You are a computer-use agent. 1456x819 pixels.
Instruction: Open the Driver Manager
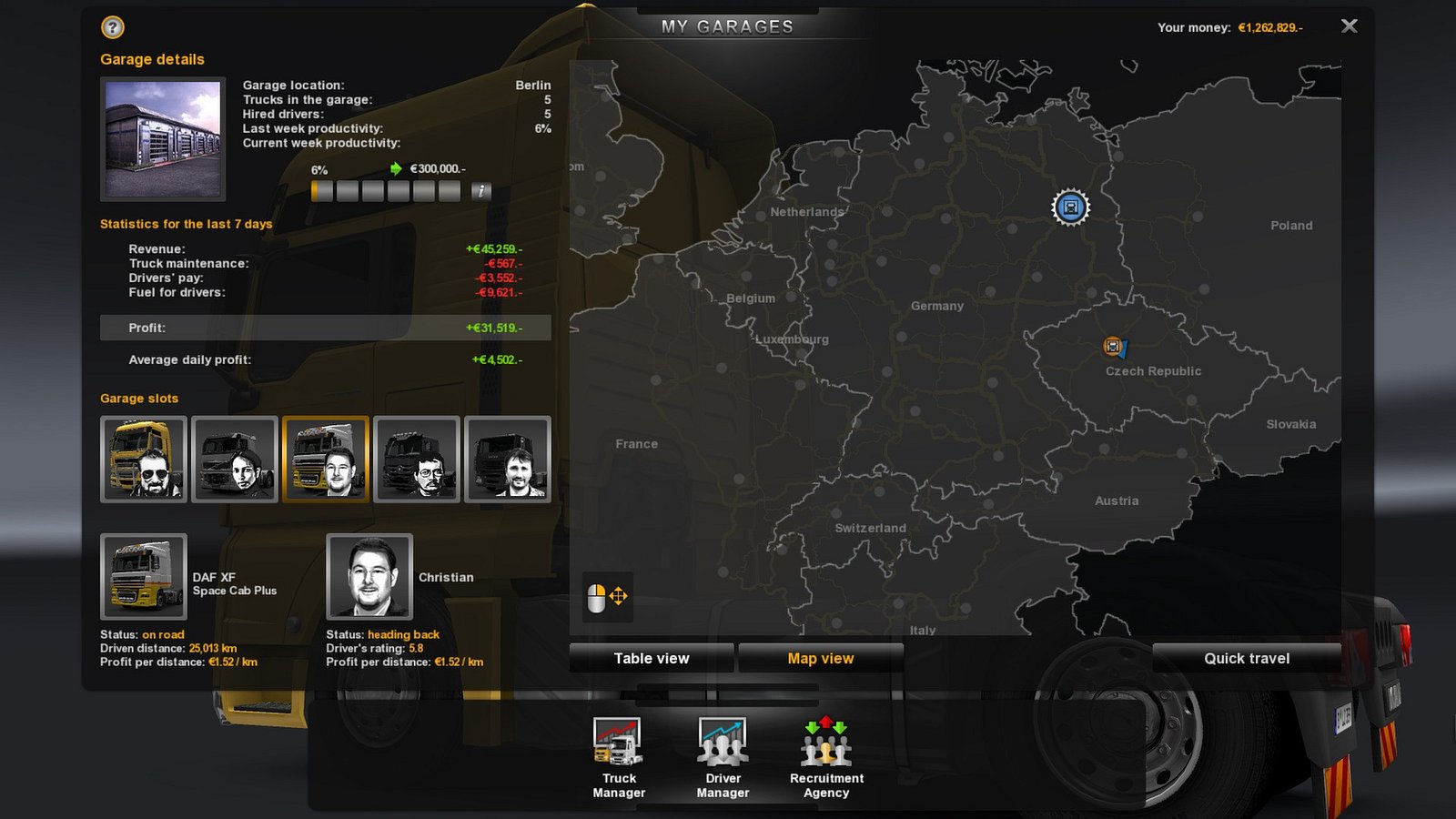pyautogui.click(x=722, y=753)
